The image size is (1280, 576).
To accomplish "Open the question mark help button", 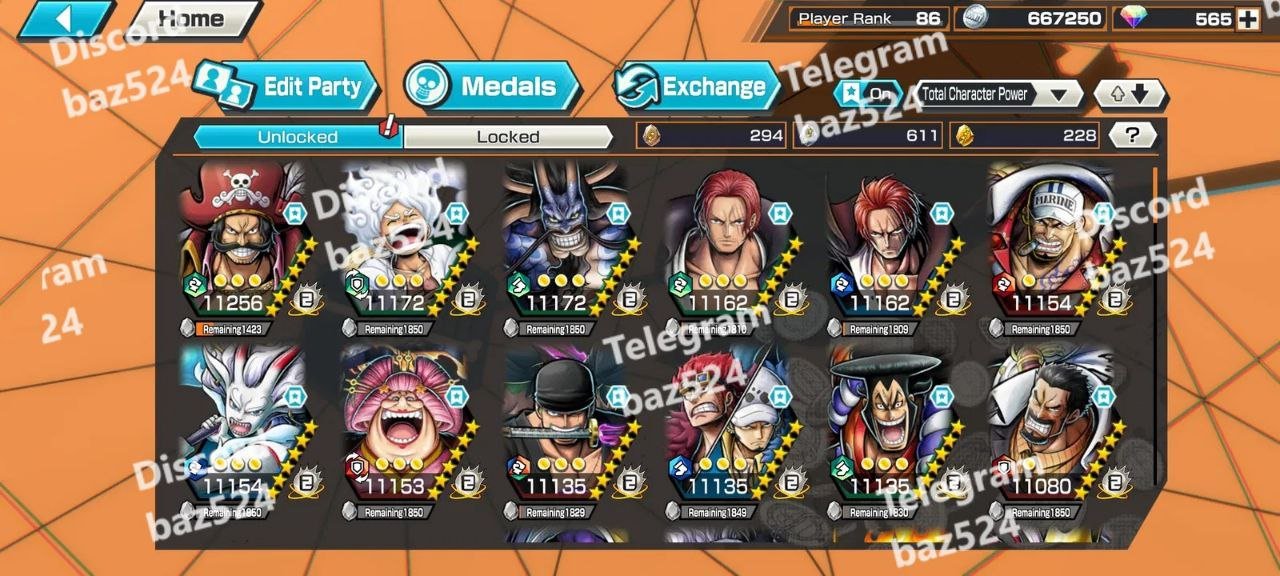I will click(1133, 136).
